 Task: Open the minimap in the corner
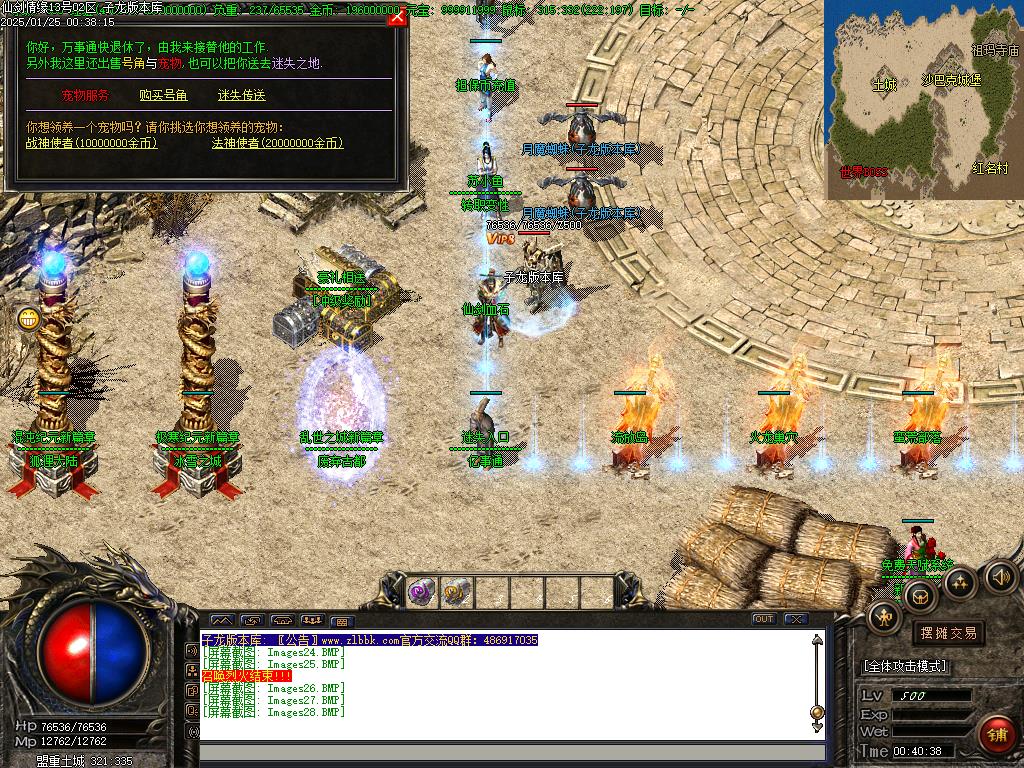click(x=921, y=98)
